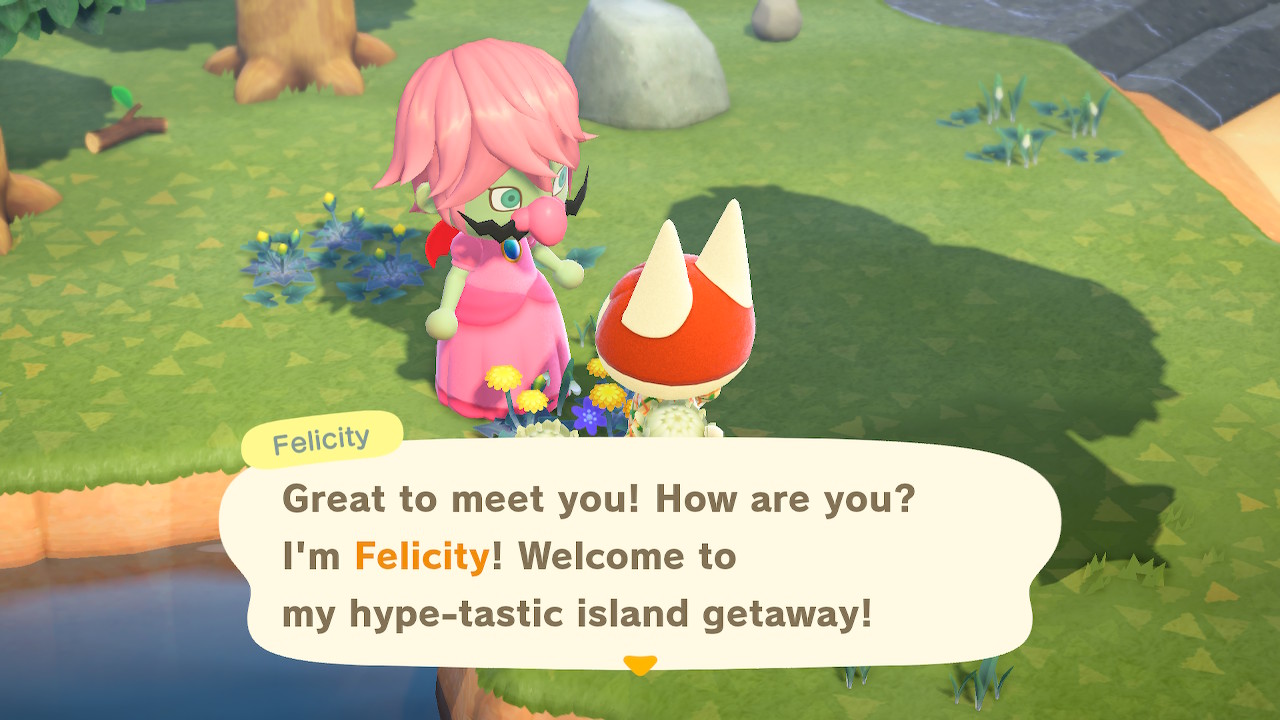Advance dialogue with the orange arrow
This screenshot has height=720, width=1280.
coord(639,664)
